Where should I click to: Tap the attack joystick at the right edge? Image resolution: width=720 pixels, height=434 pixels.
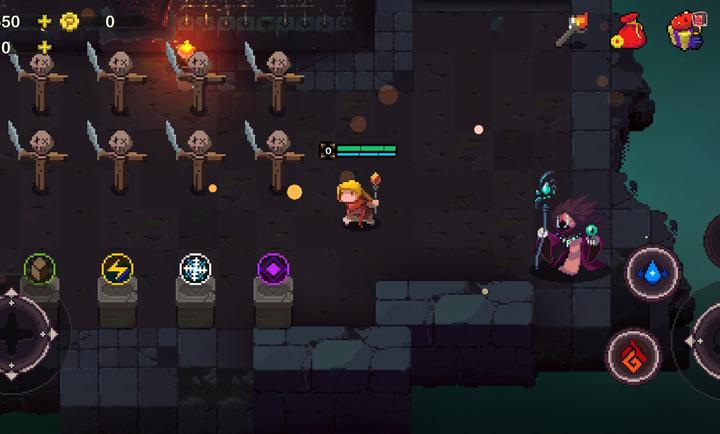(x=706, y=340)
